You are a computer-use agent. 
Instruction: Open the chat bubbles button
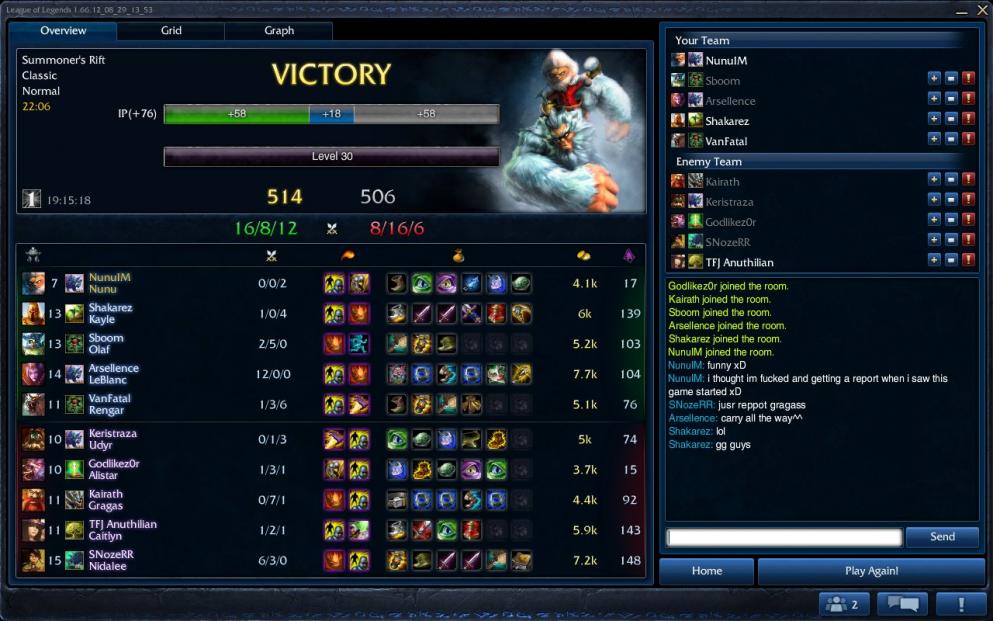[x=902, y=604]
